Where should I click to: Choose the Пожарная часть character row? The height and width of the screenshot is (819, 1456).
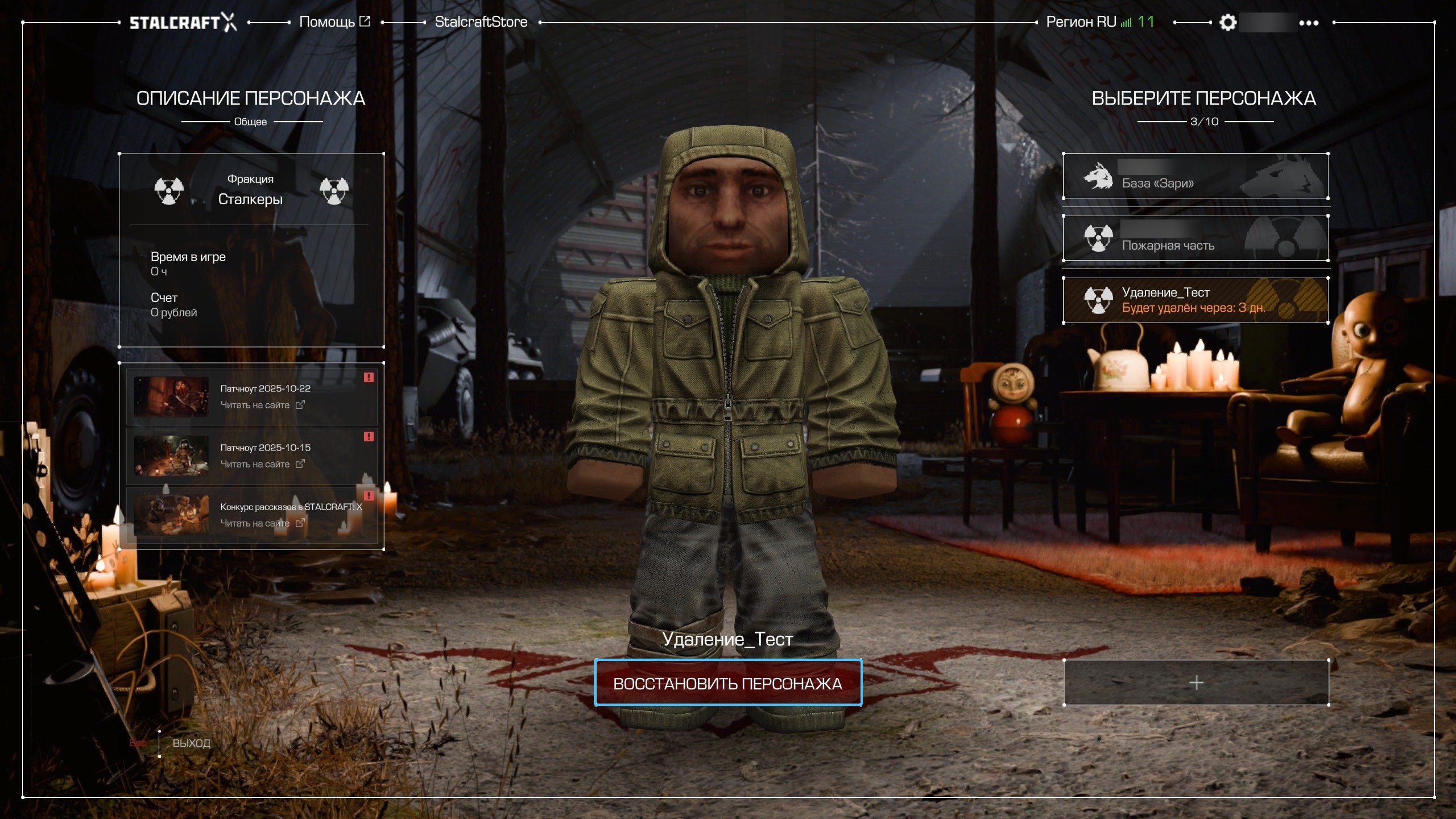[1196, 239]
